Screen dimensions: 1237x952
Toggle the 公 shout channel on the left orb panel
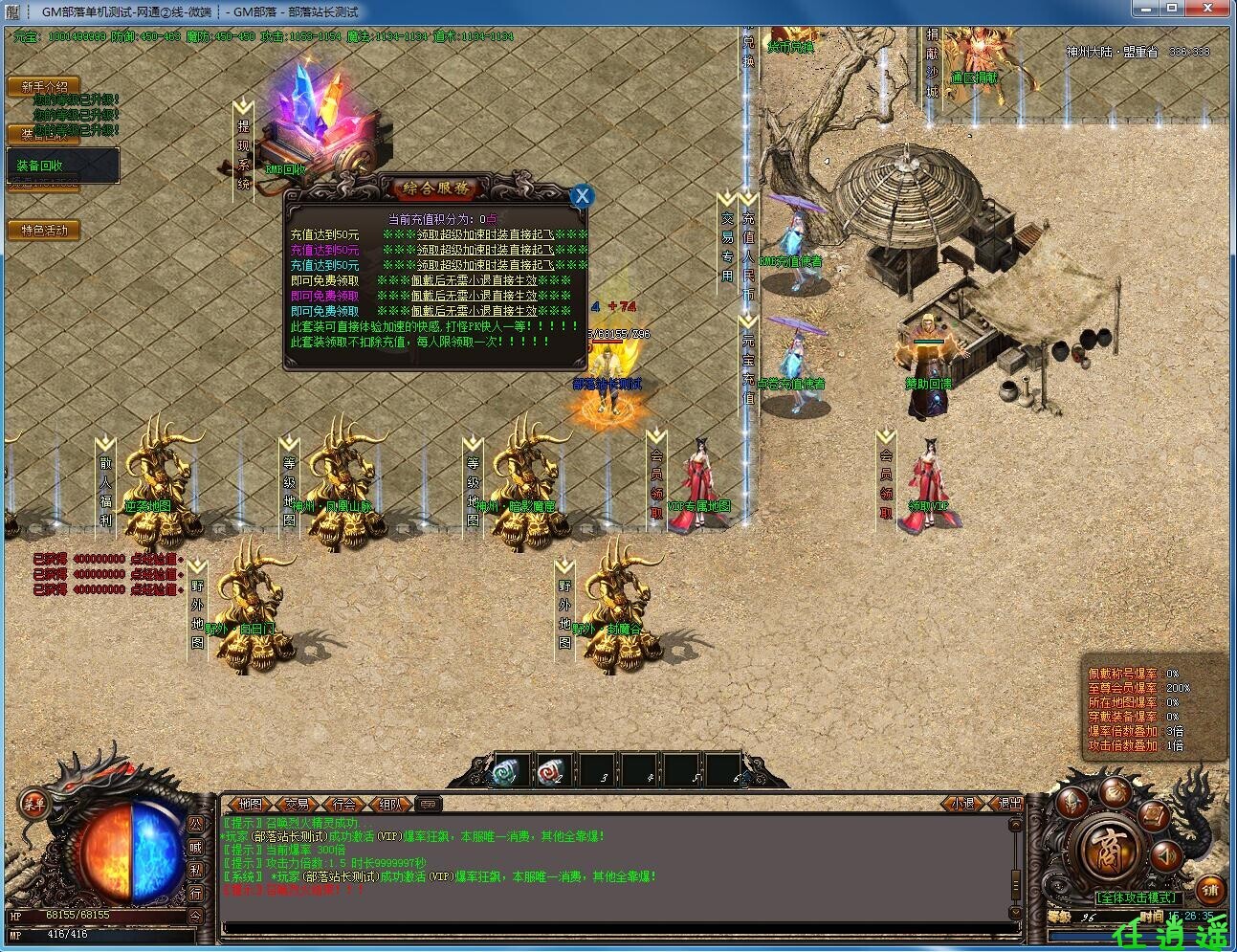(196, 826)
